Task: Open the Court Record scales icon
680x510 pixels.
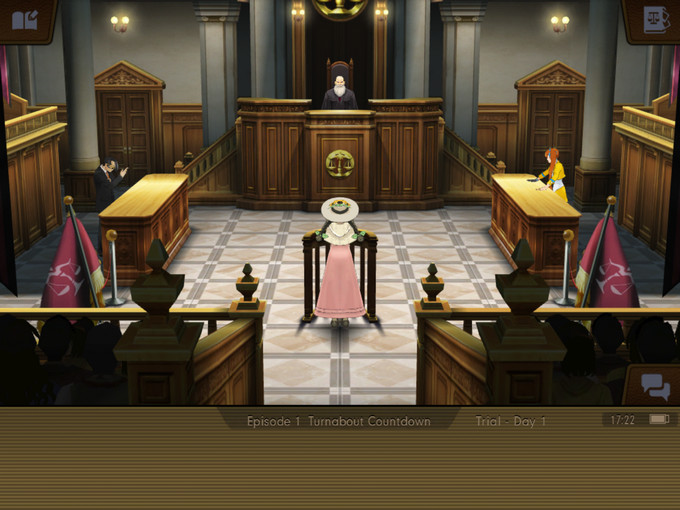Action: point(656,19)
